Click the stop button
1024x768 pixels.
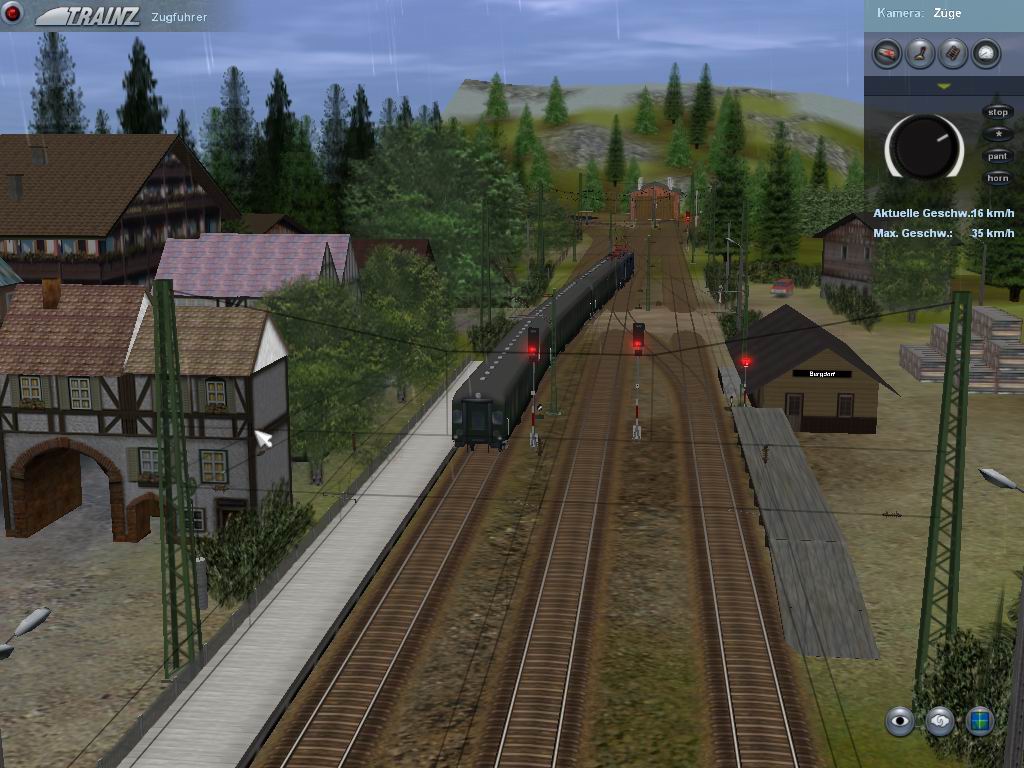(x=997, y=112)
